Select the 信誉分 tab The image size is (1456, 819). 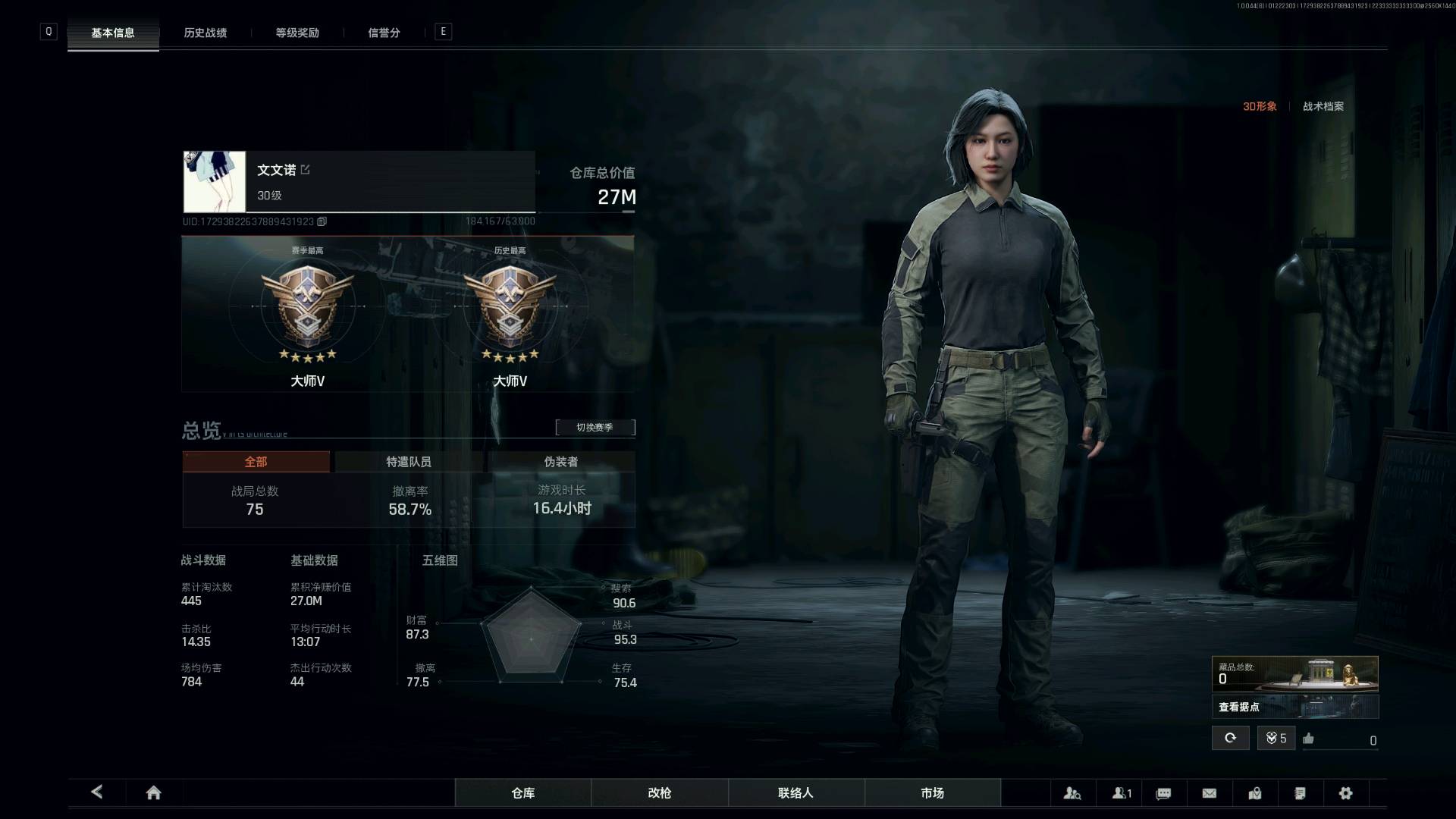click(x=384, y=33)
